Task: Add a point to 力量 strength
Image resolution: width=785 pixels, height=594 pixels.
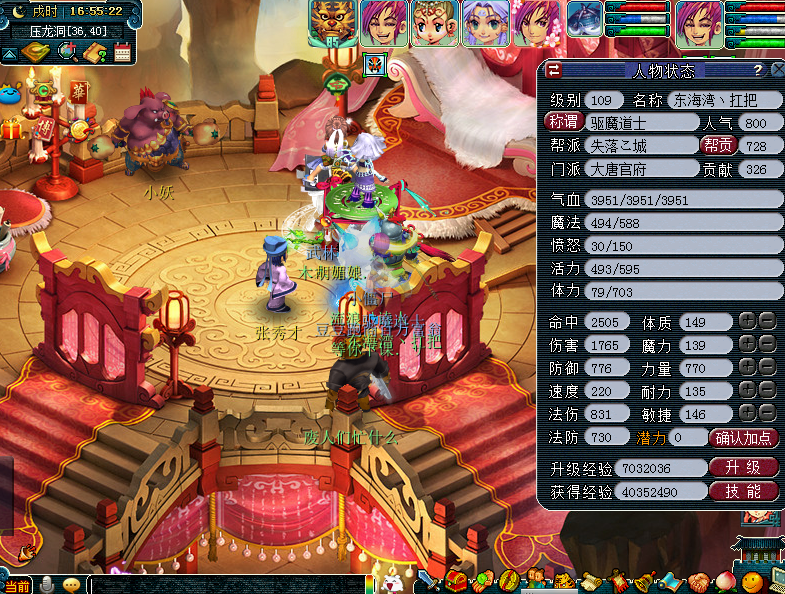Action: (746, 367)
